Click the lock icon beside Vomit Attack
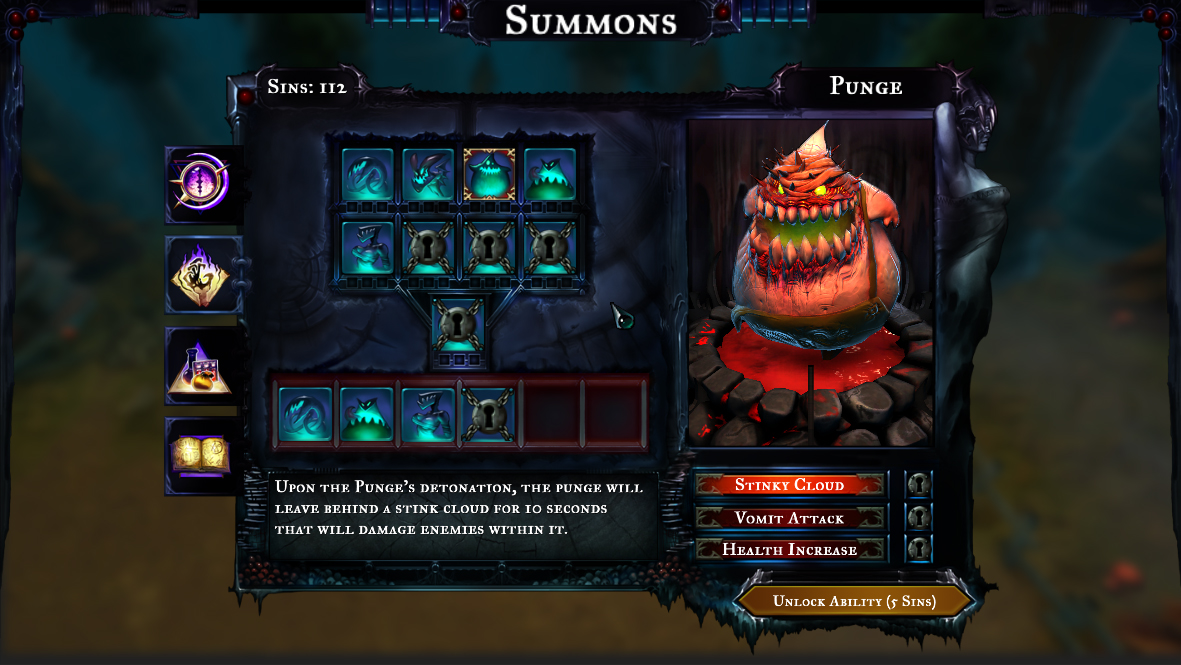 point(918,518)
